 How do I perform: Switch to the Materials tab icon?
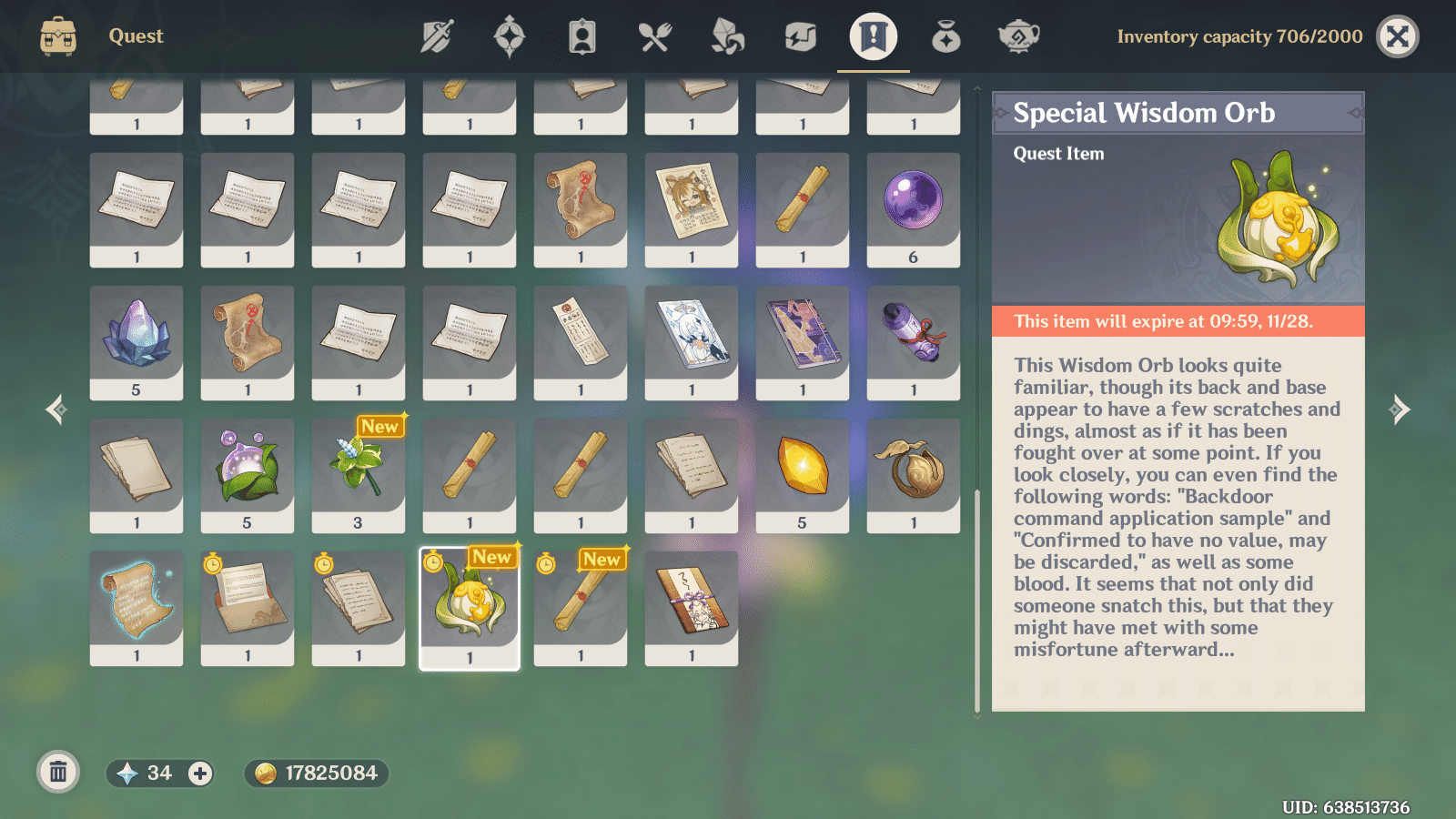(x=728, y=36)
